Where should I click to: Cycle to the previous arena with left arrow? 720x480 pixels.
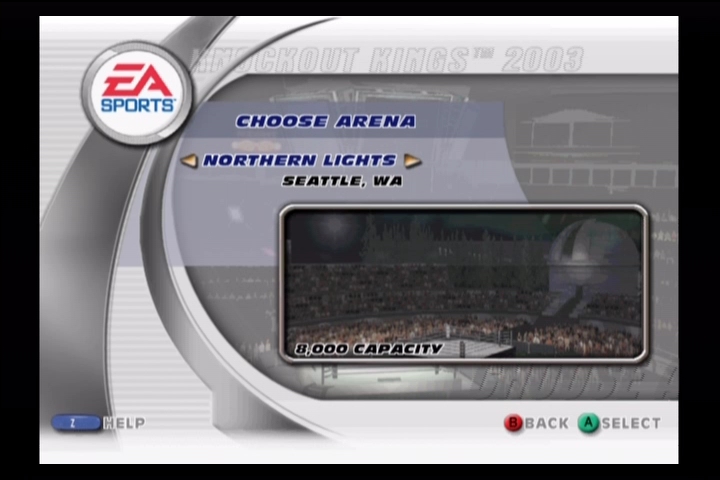[x=188, y=160]
